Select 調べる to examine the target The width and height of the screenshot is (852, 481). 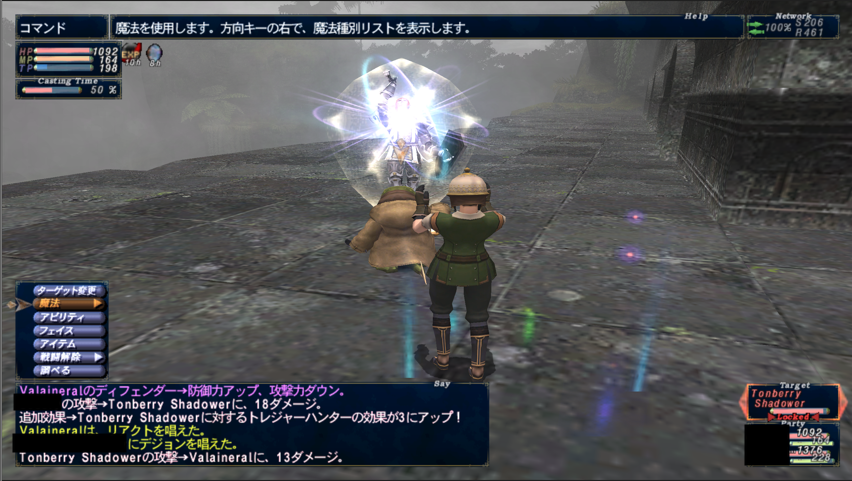click(68, 370)
